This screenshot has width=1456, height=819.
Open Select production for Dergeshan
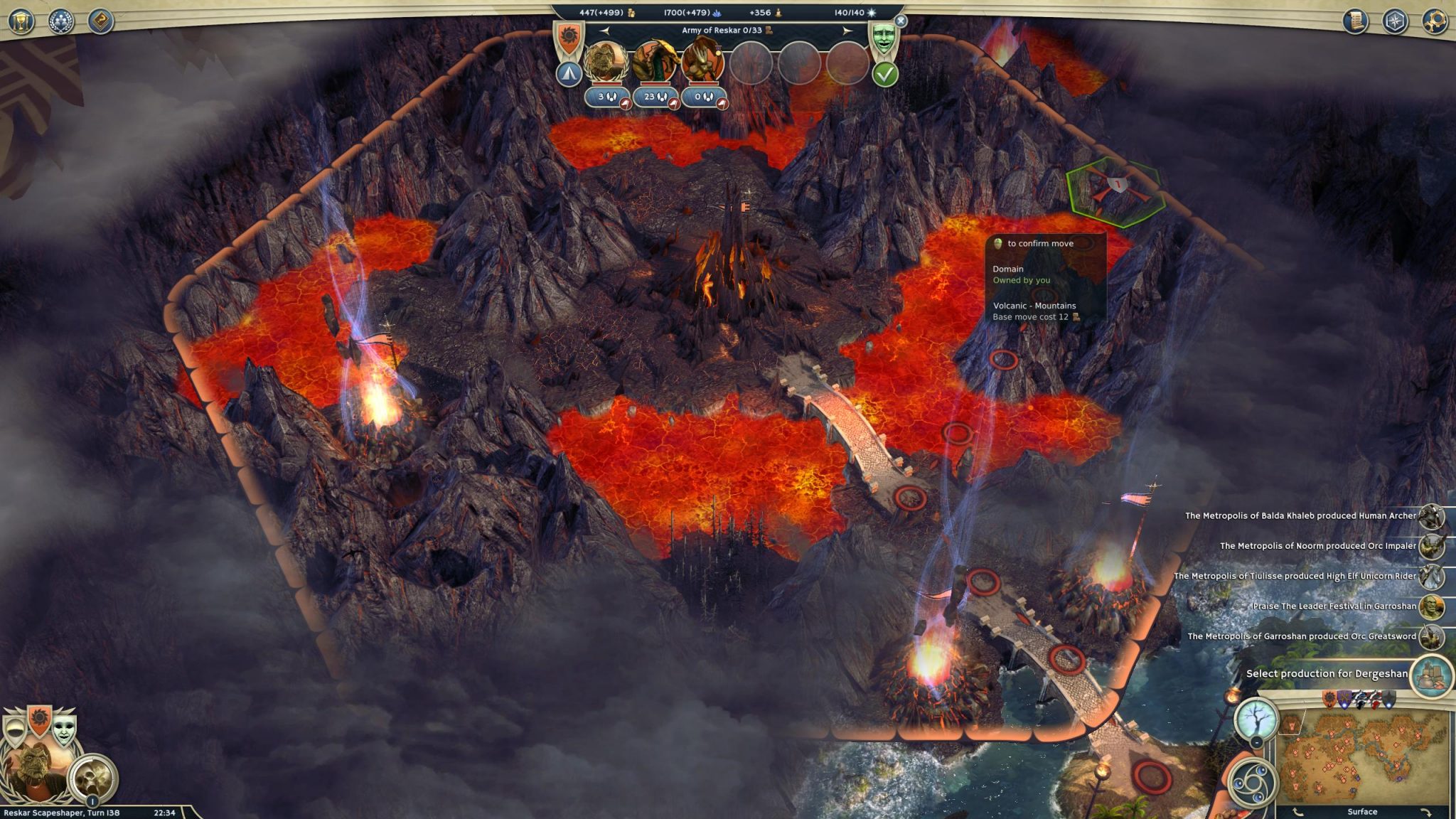click(x=1430, y=674)
